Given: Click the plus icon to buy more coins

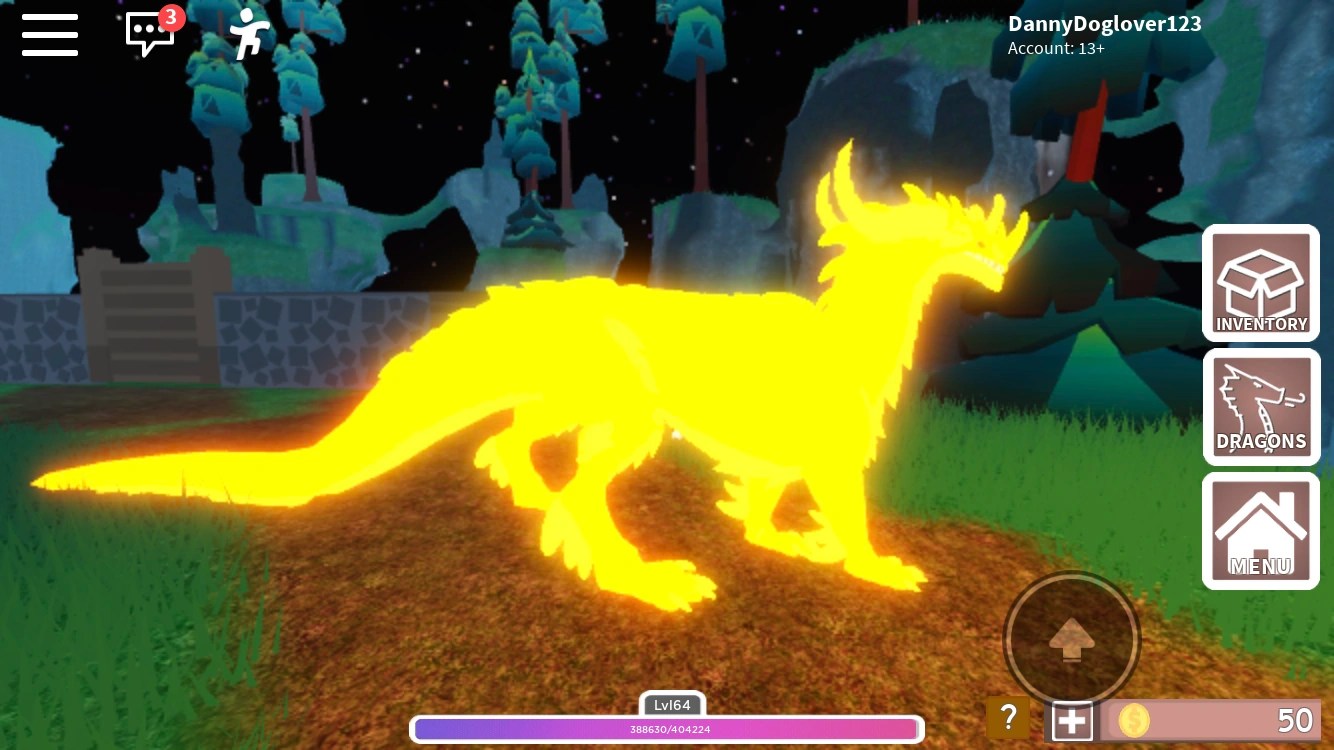Looking at the screenshot, I should 1074,718.
